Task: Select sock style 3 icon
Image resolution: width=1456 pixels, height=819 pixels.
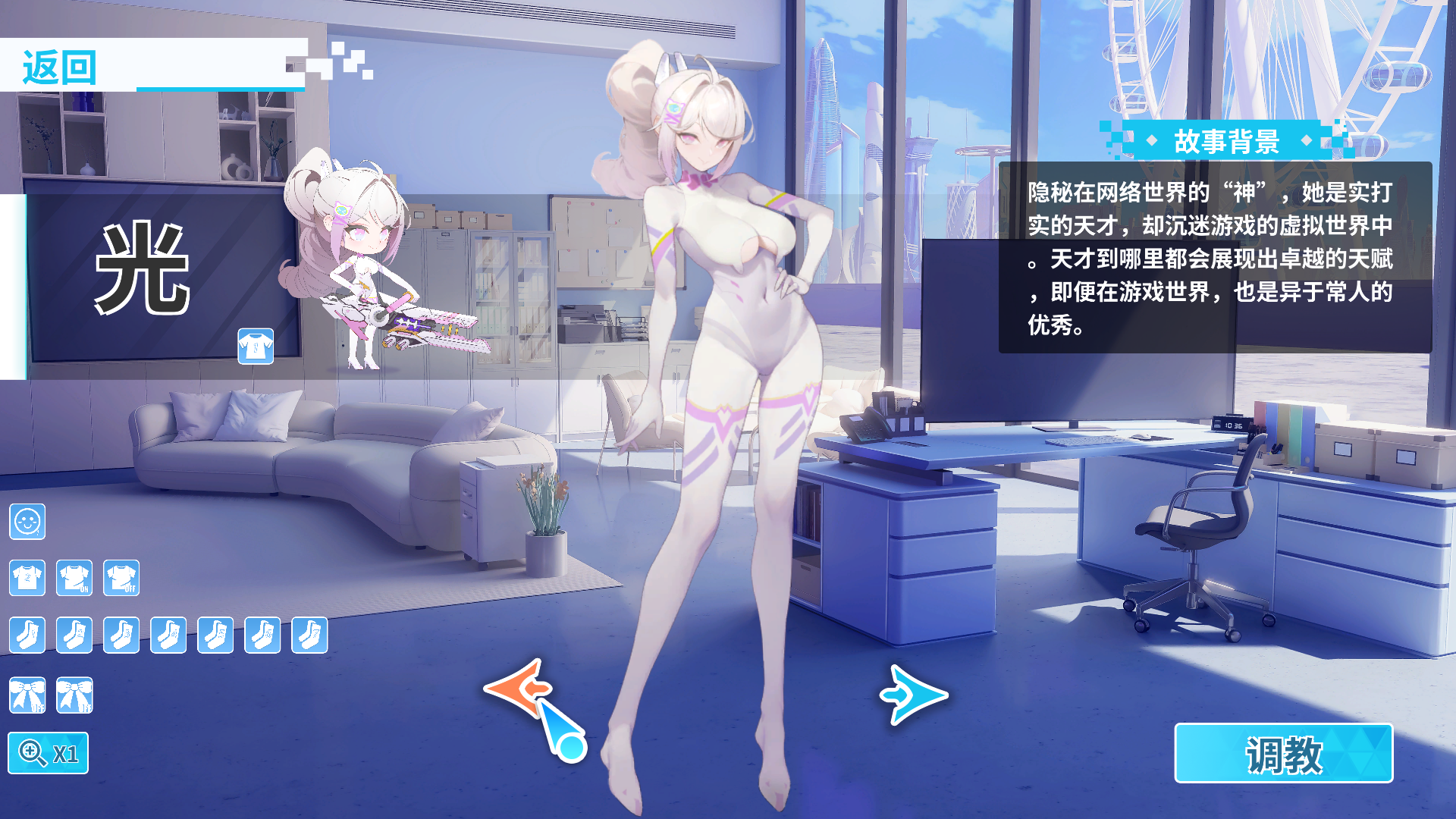Action: 123,635
